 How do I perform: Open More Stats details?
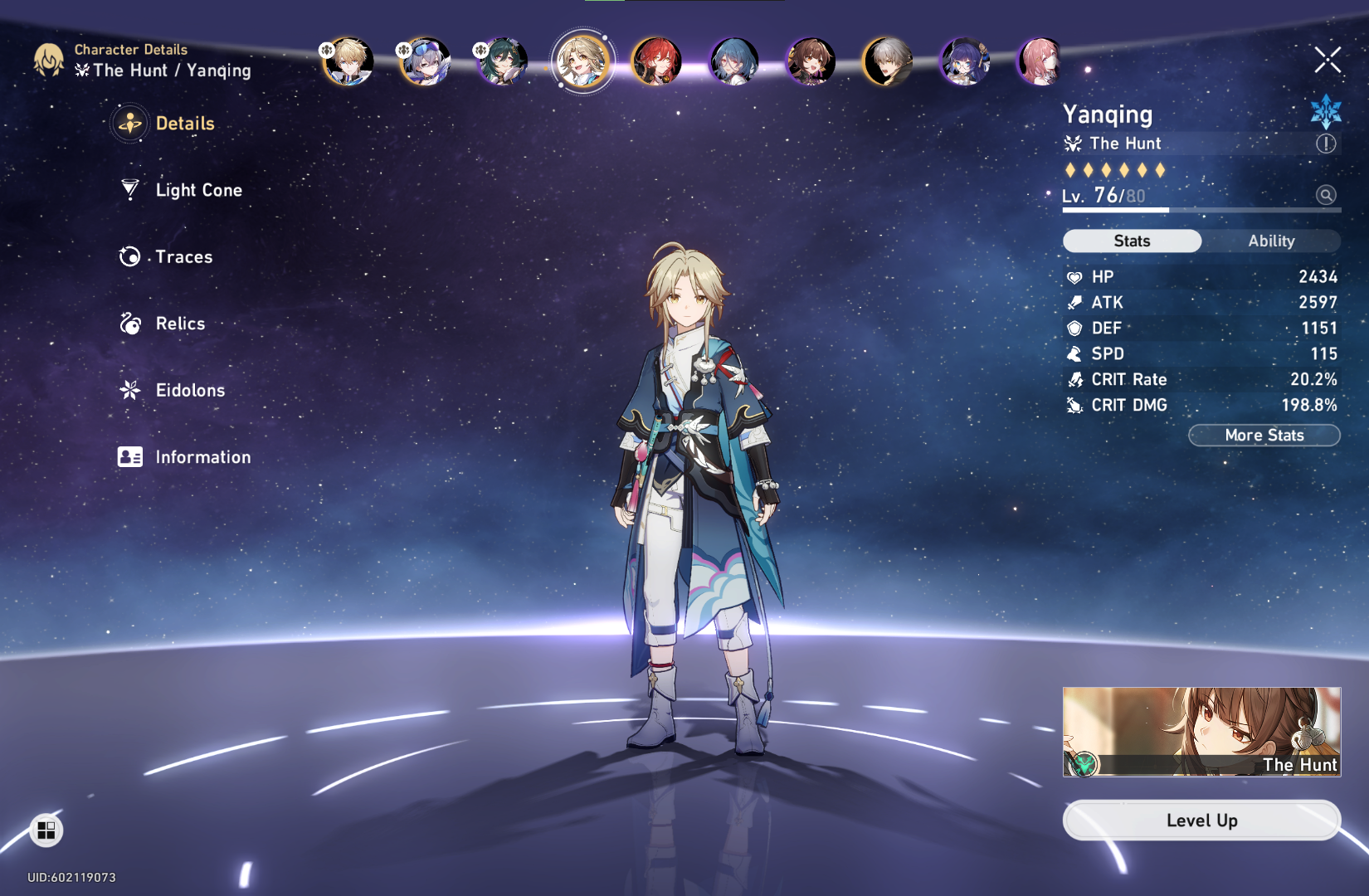[1264, 435]
